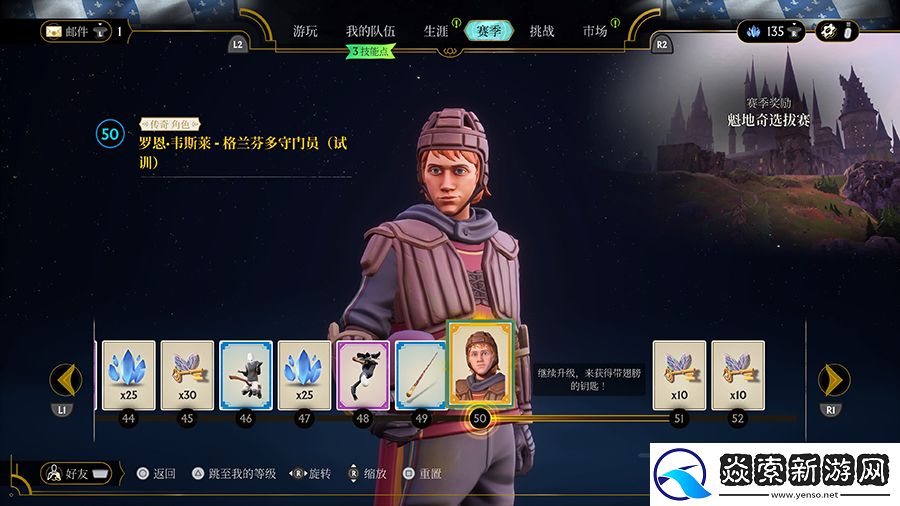This screenshot has height=506, width=900.
Task: Show previous season rewards with left arrow
Action: [66, 380]
